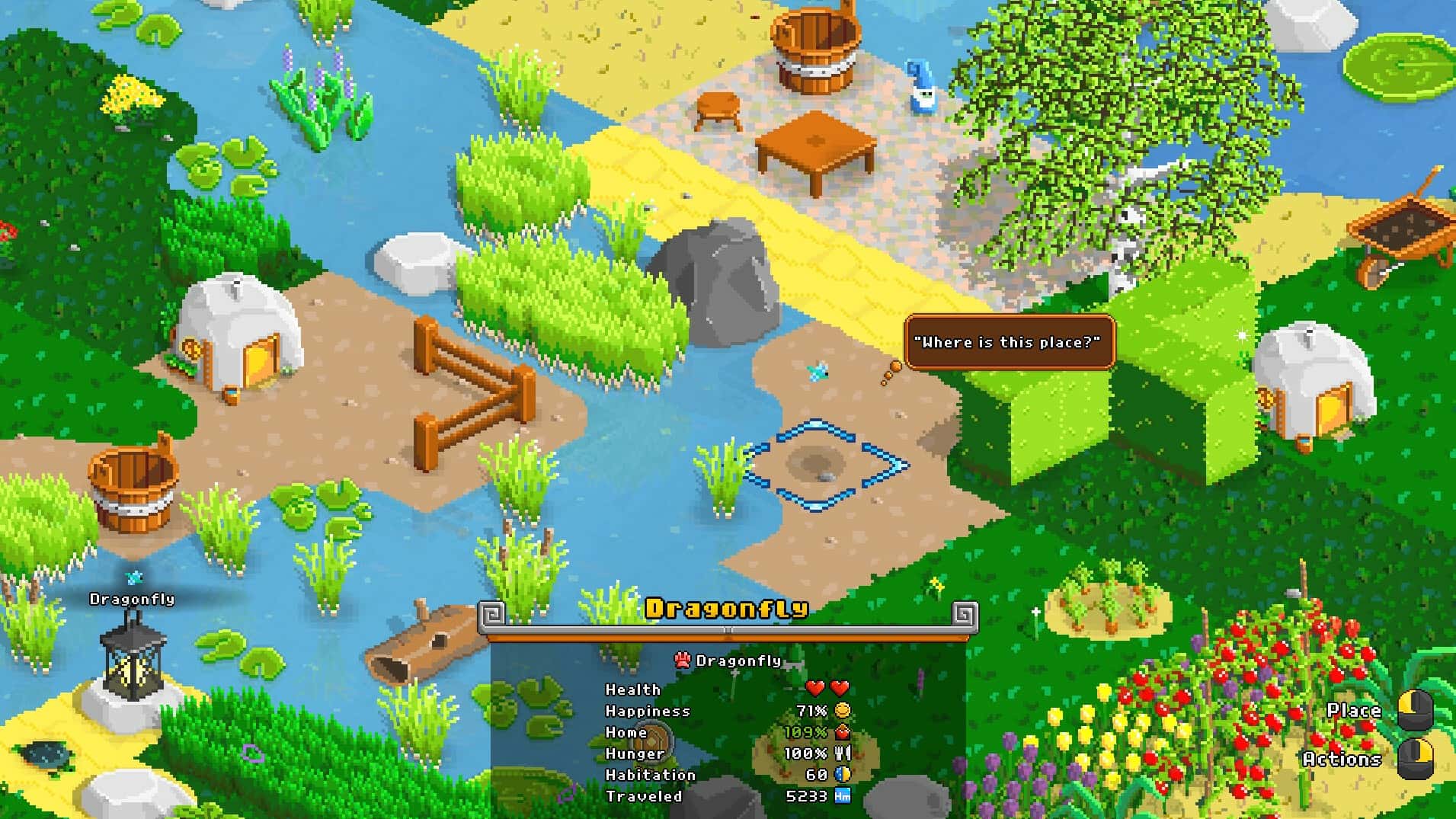Click the spiral ornament on the panel's left corner
The height and width of the screenshot is (819, 1456).
(x=492, y=611)
